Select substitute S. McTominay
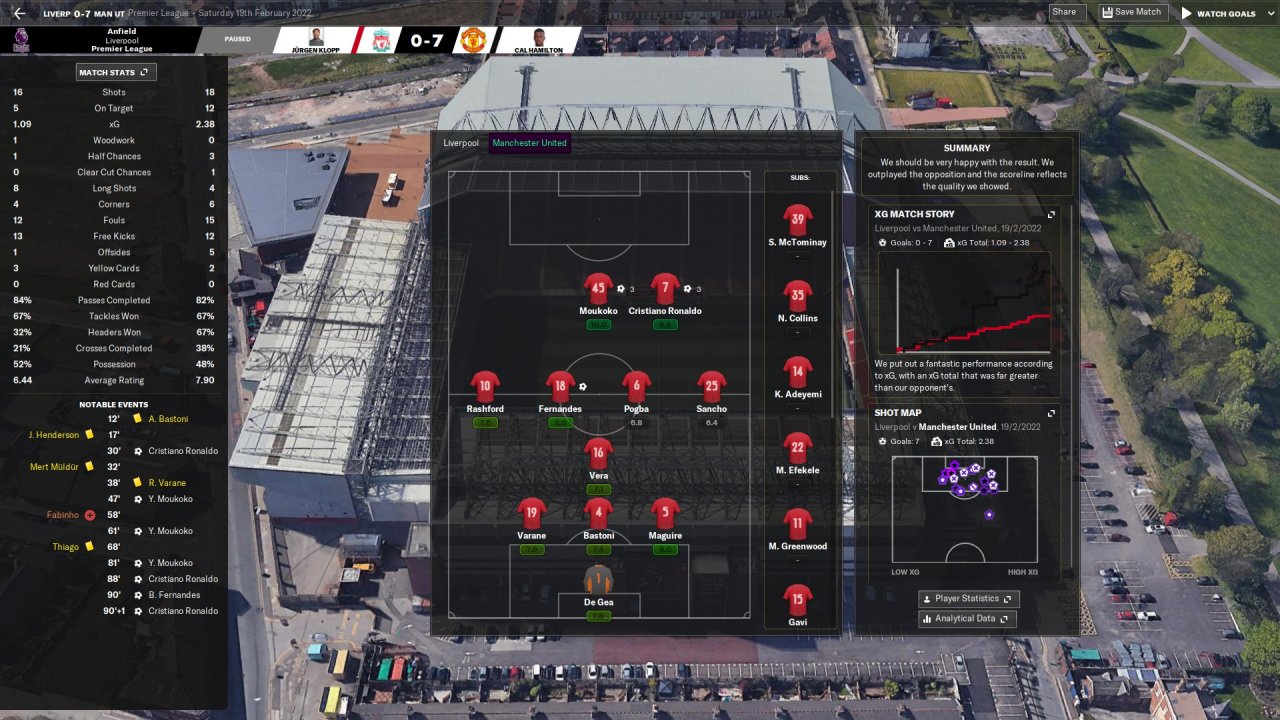Screen dimensions: 1280x720 [x=797, y=221]
